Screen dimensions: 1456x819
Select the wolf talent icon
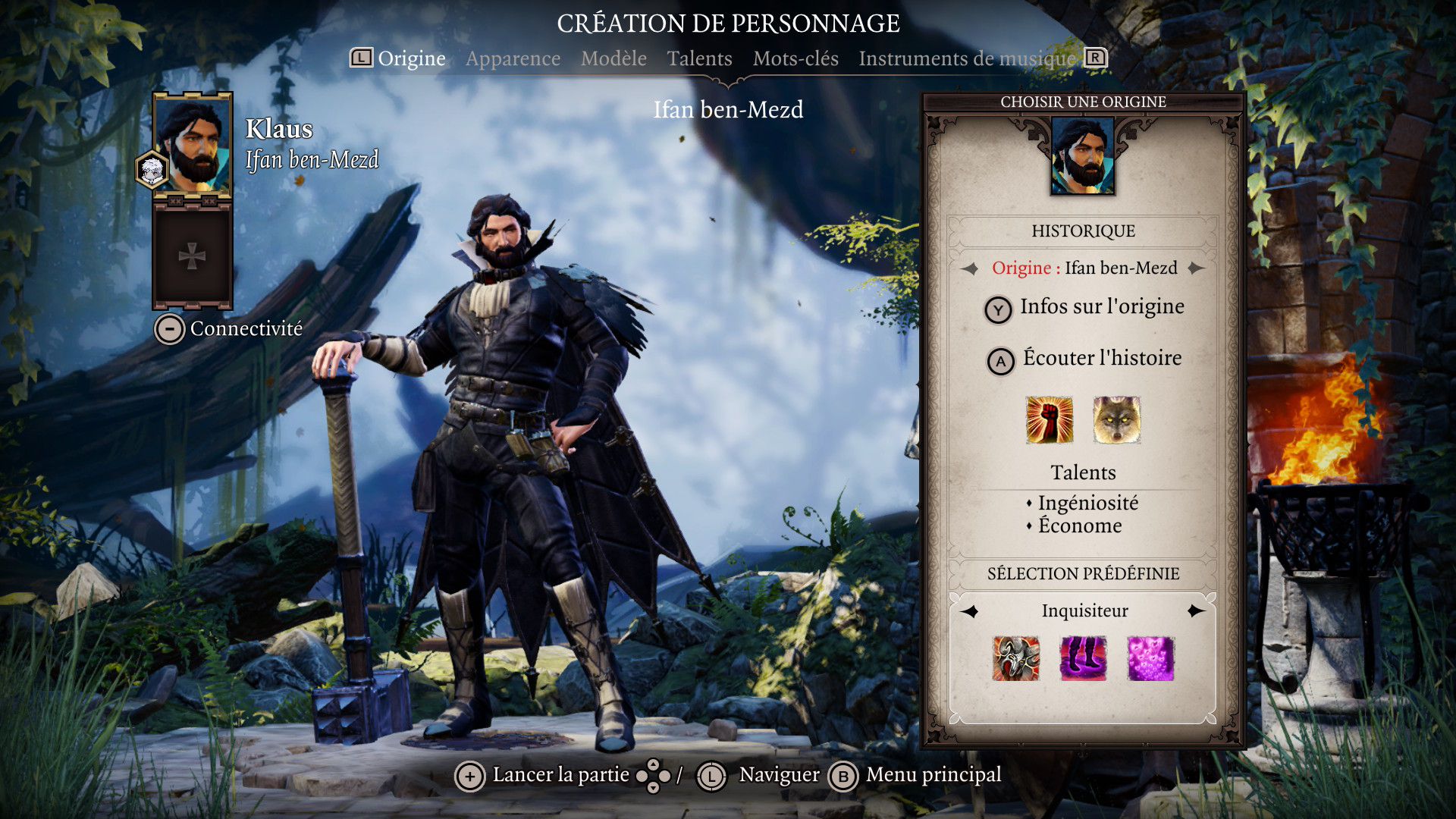click(1116, 419)
